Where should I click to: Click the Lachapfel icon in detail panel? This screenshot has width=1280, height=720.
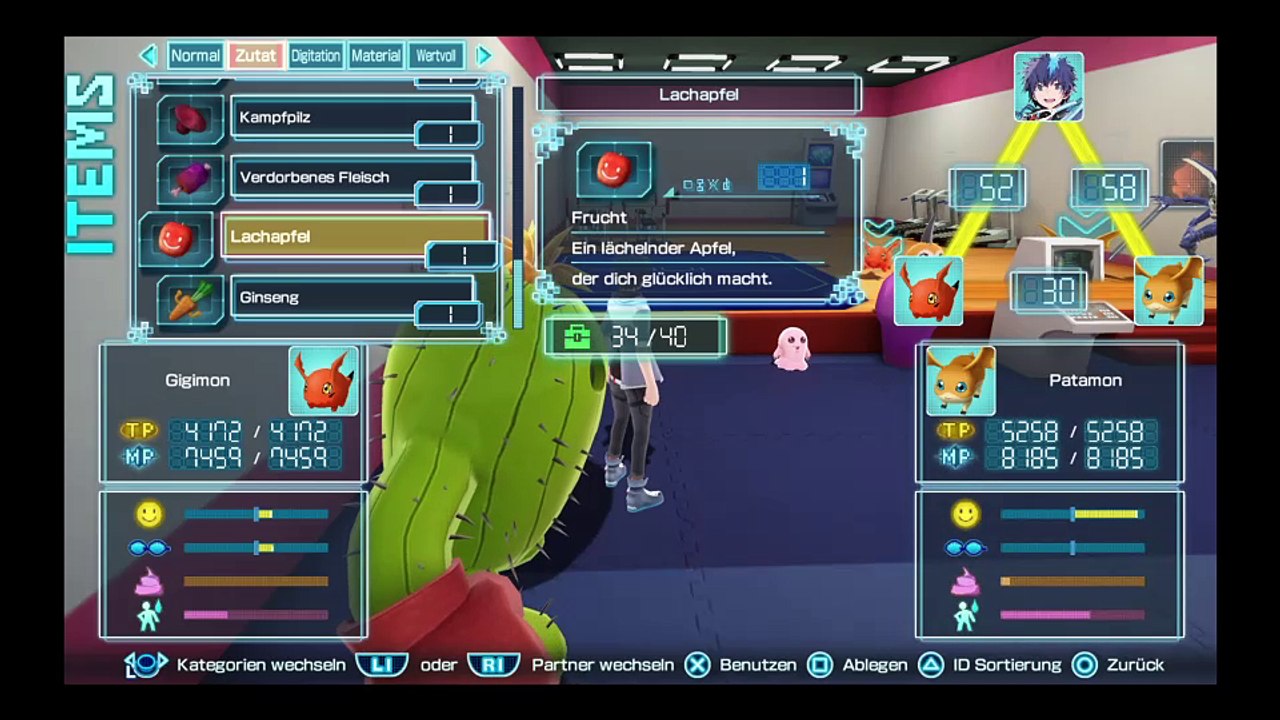614,171
